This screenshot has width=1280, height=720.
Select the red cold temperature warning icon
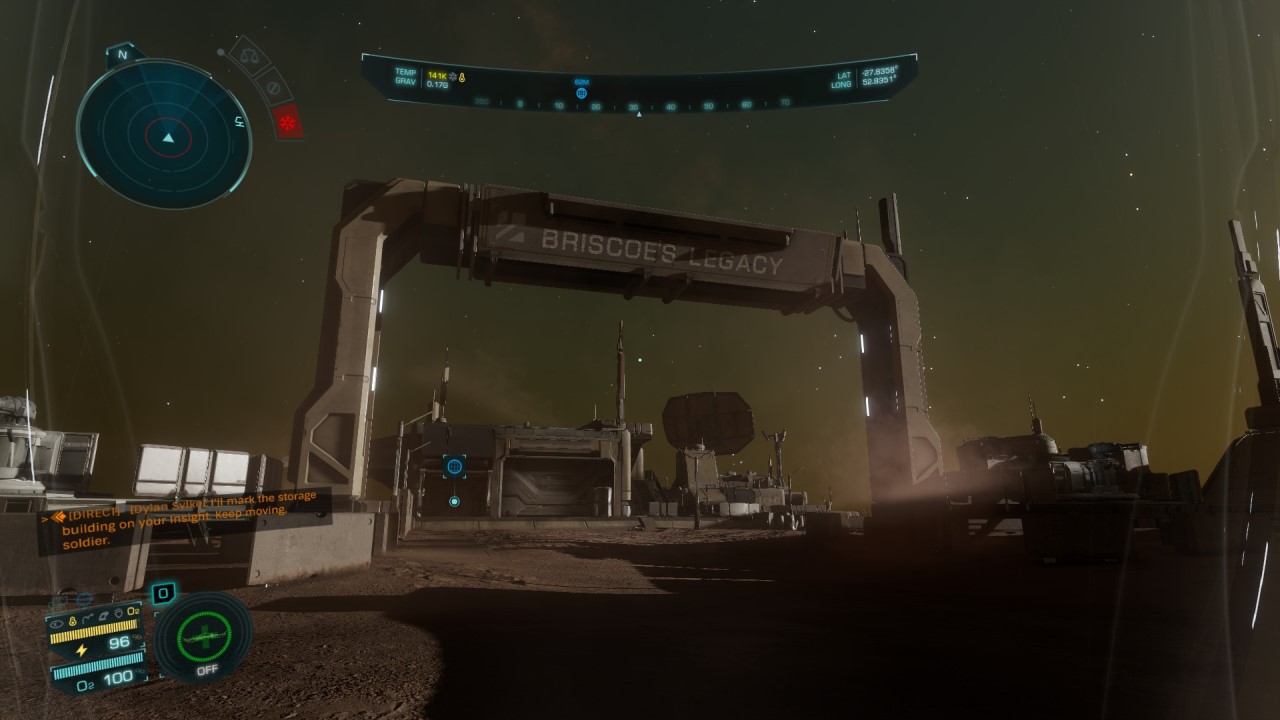[x=288, y=122]
